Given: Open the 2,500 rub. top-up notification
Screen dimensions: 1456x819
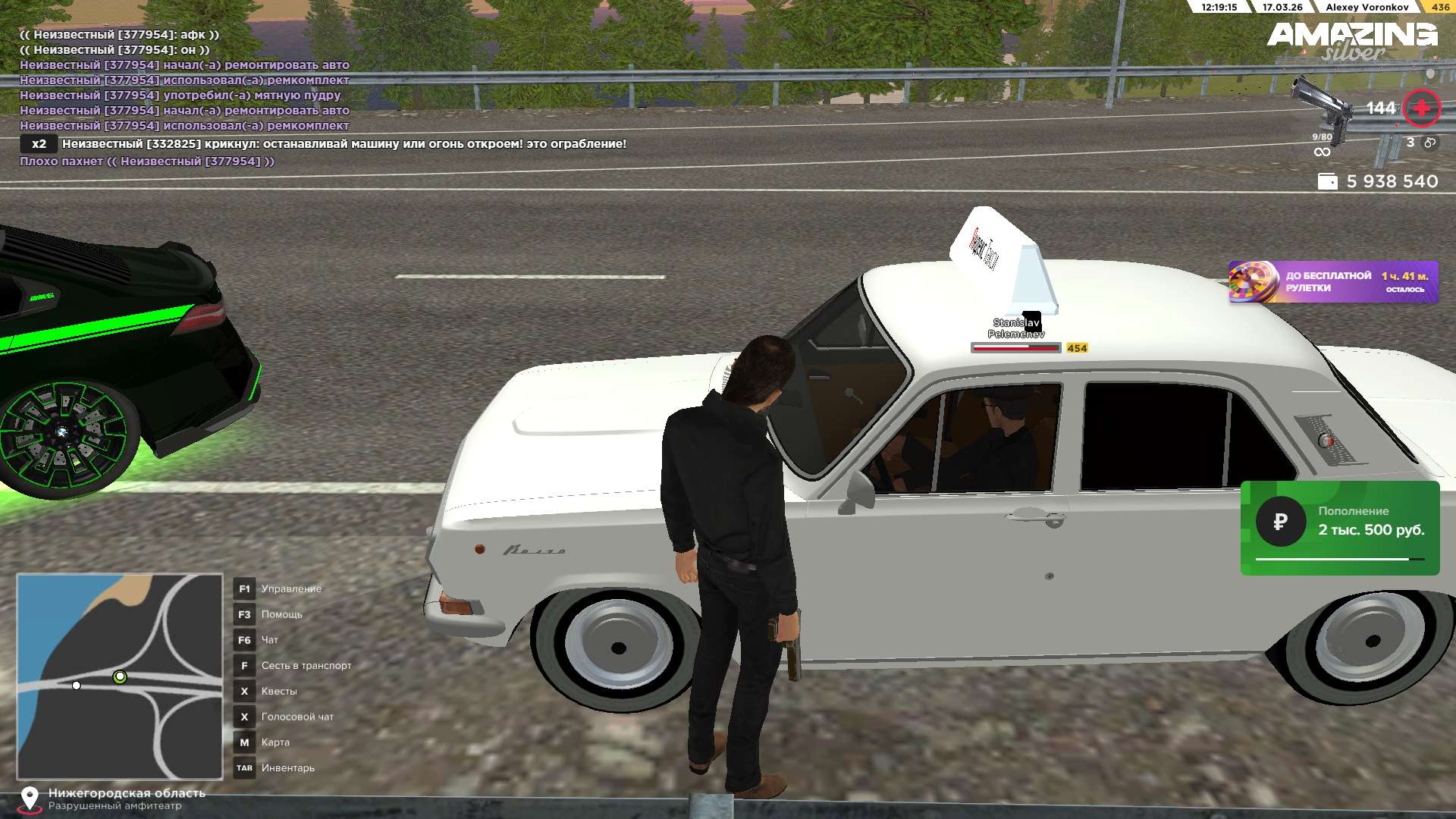Looking at the screenshot, I should [1340, 528].
